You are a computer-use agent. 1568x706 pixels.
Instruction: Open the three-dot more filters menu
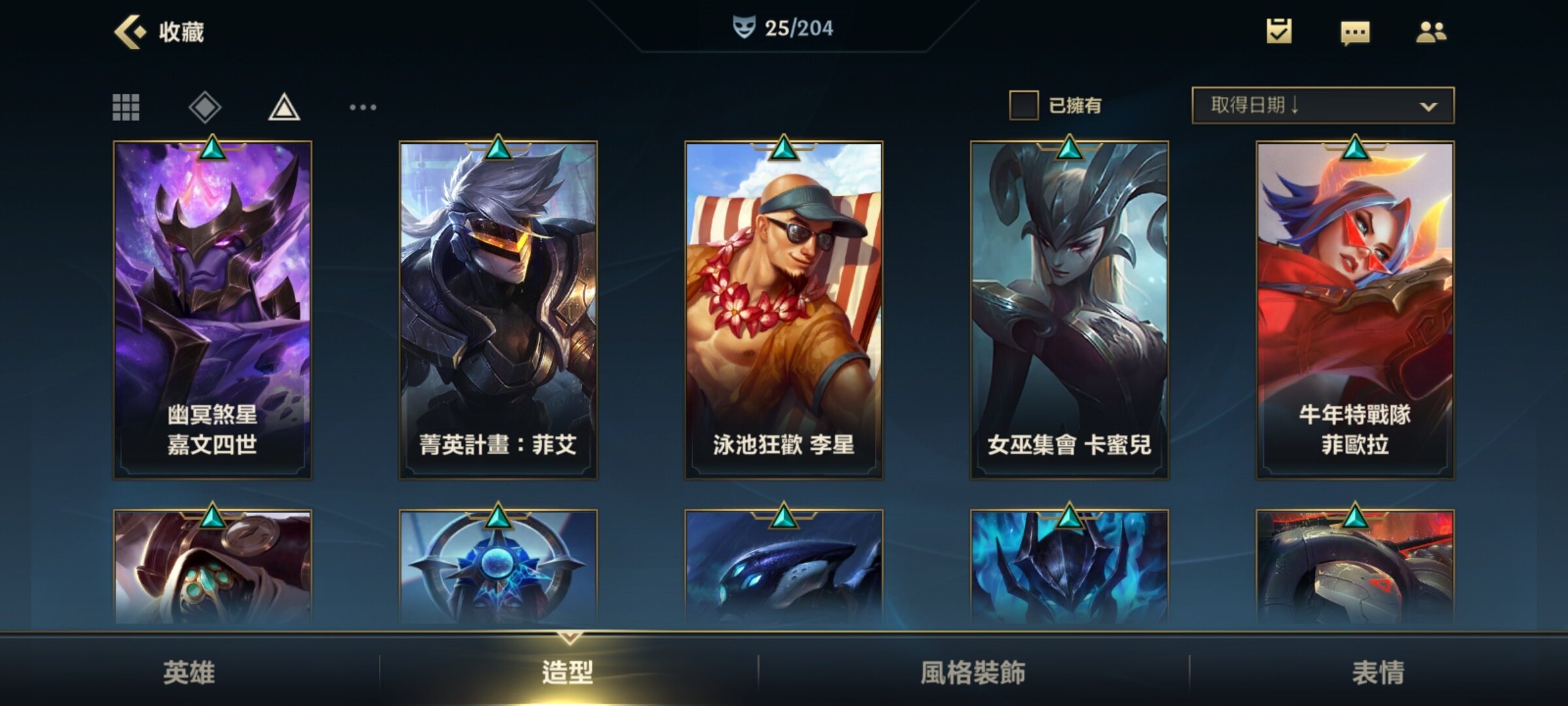pyautogui.click(x=363, y=107)
